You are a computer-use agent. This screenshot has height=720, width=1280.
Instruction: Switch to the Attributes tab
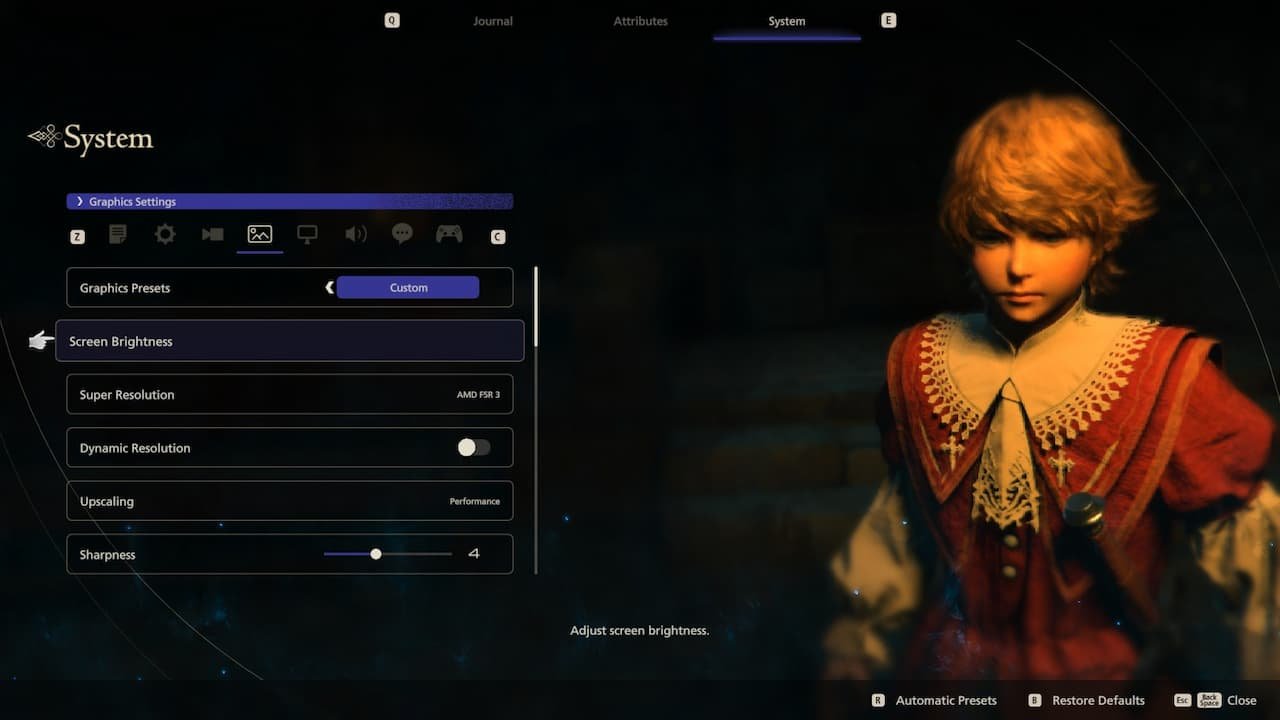(x=640, y=20)
